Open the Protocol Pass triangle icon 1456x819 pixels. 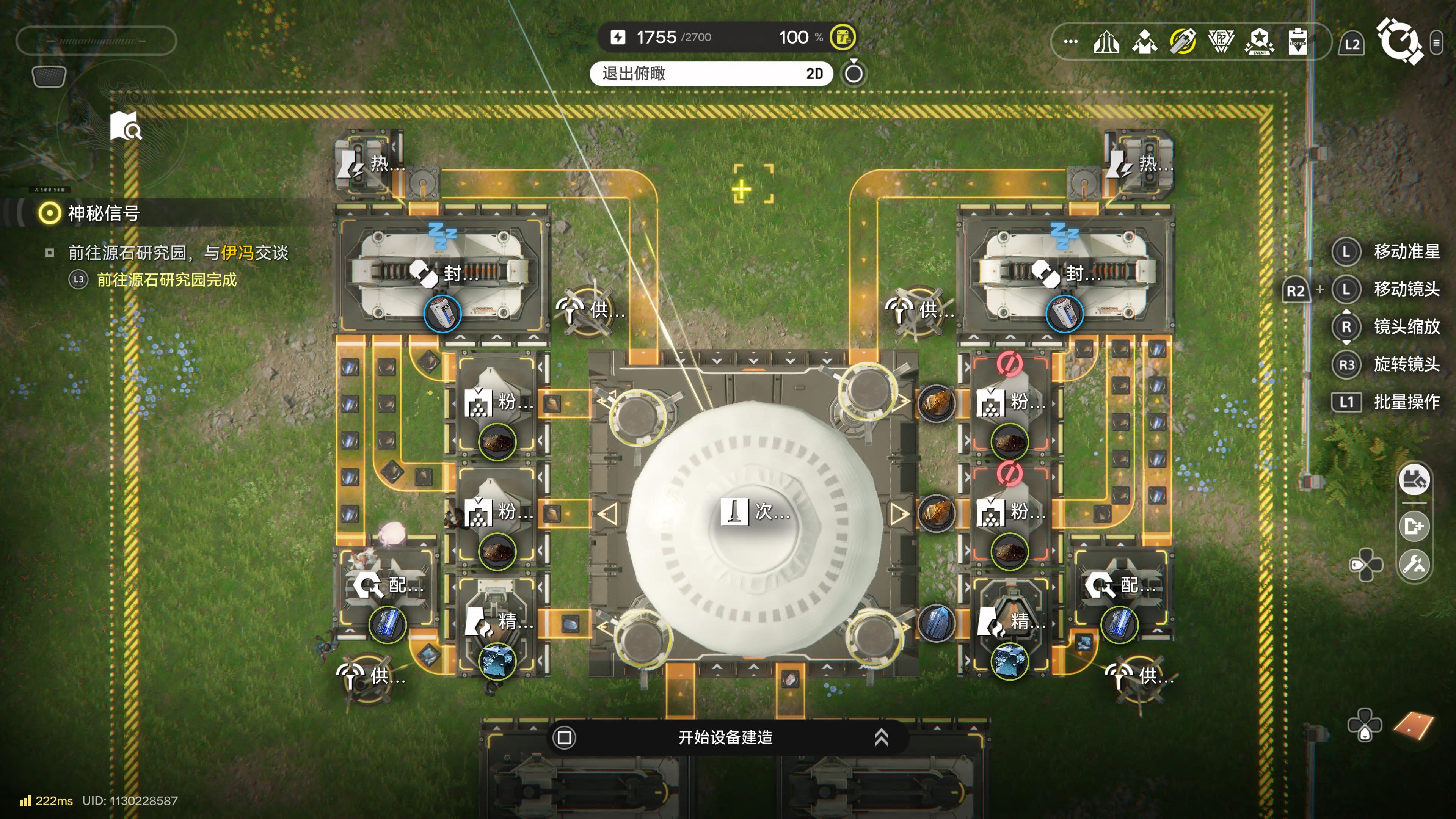pos(1221,42)
